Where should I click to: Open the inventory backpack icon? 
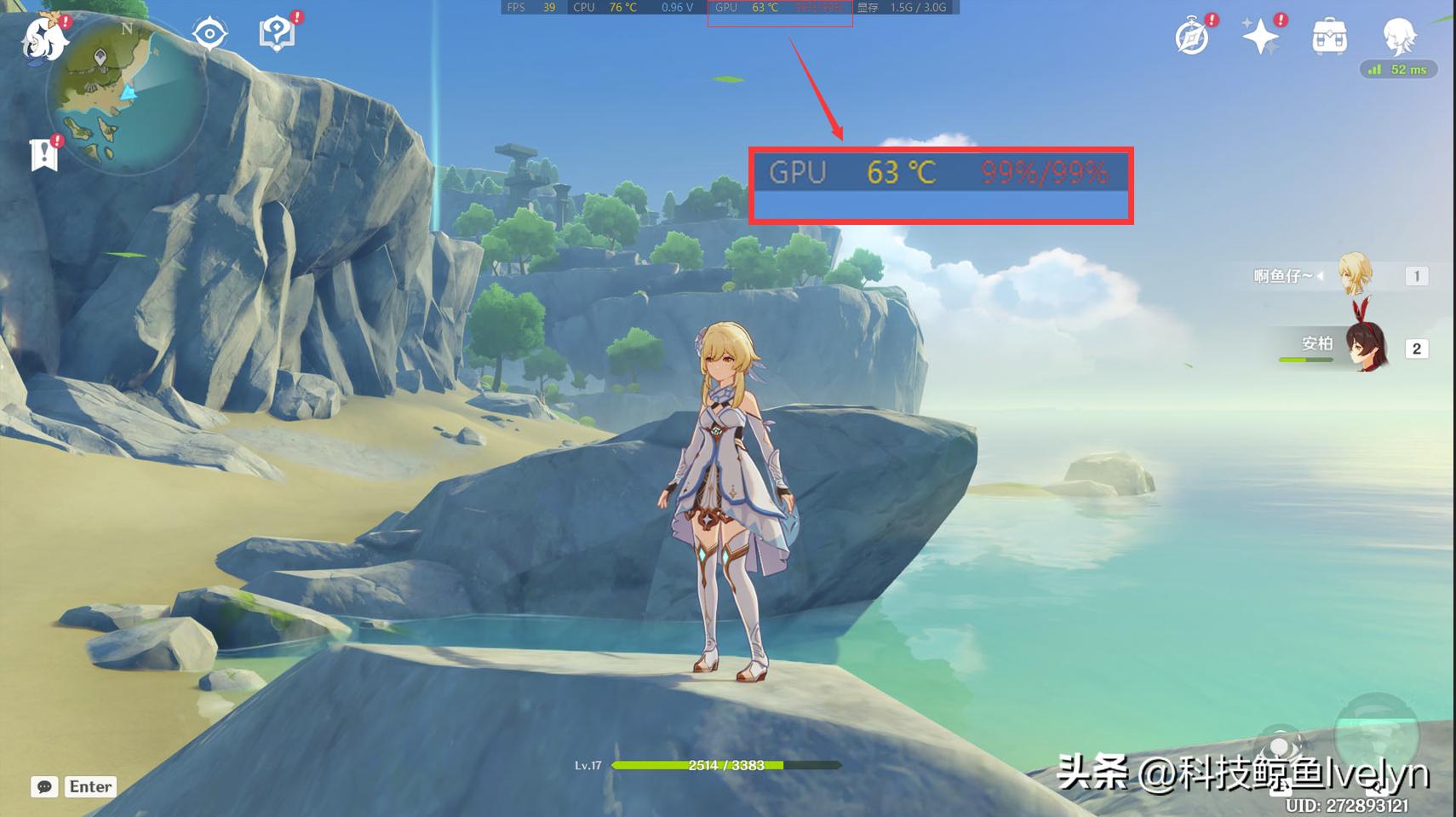click(1329, 37)
